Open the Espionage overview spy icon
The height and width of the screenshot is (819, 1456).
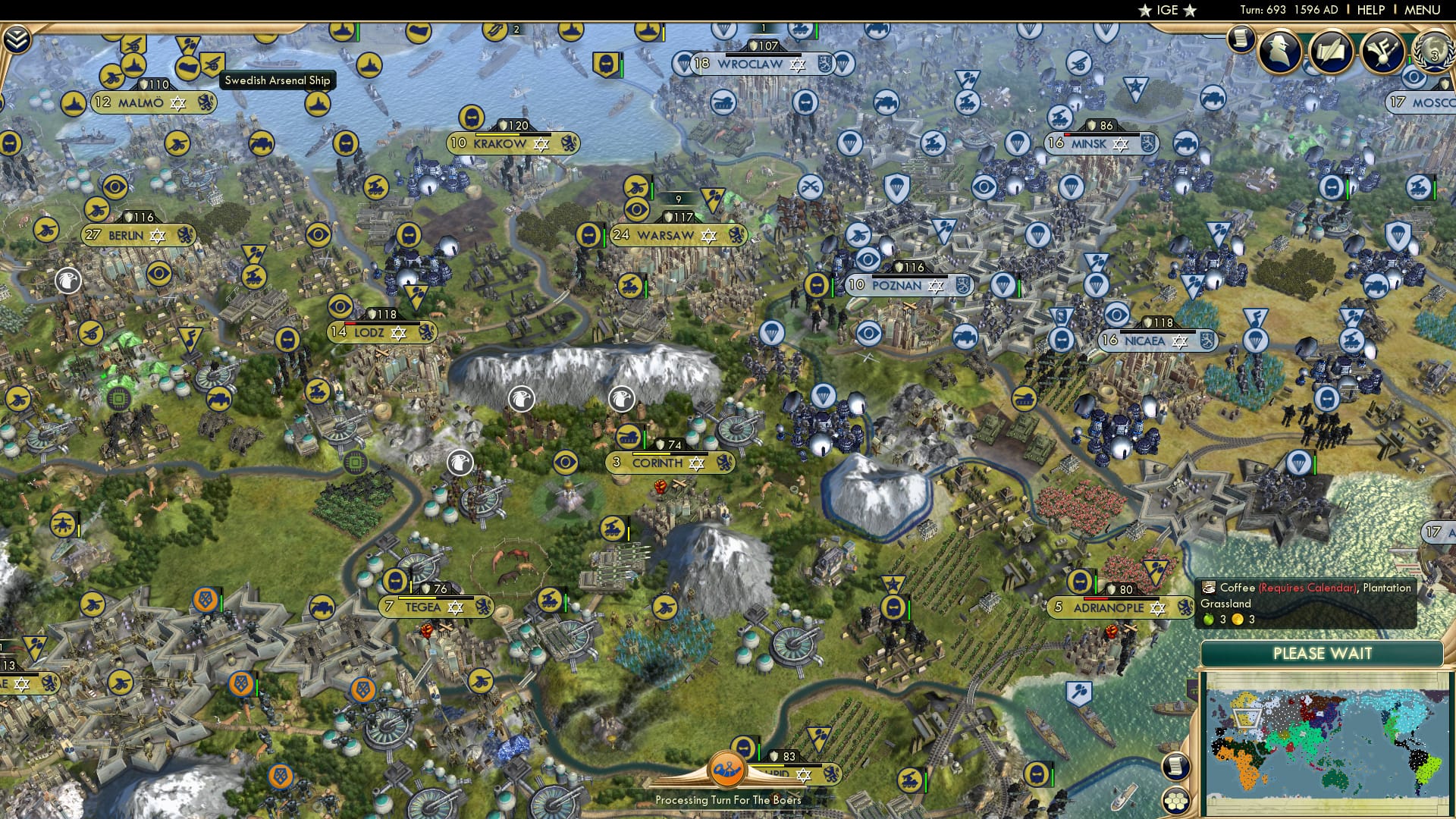click(x=1280, y=53)
